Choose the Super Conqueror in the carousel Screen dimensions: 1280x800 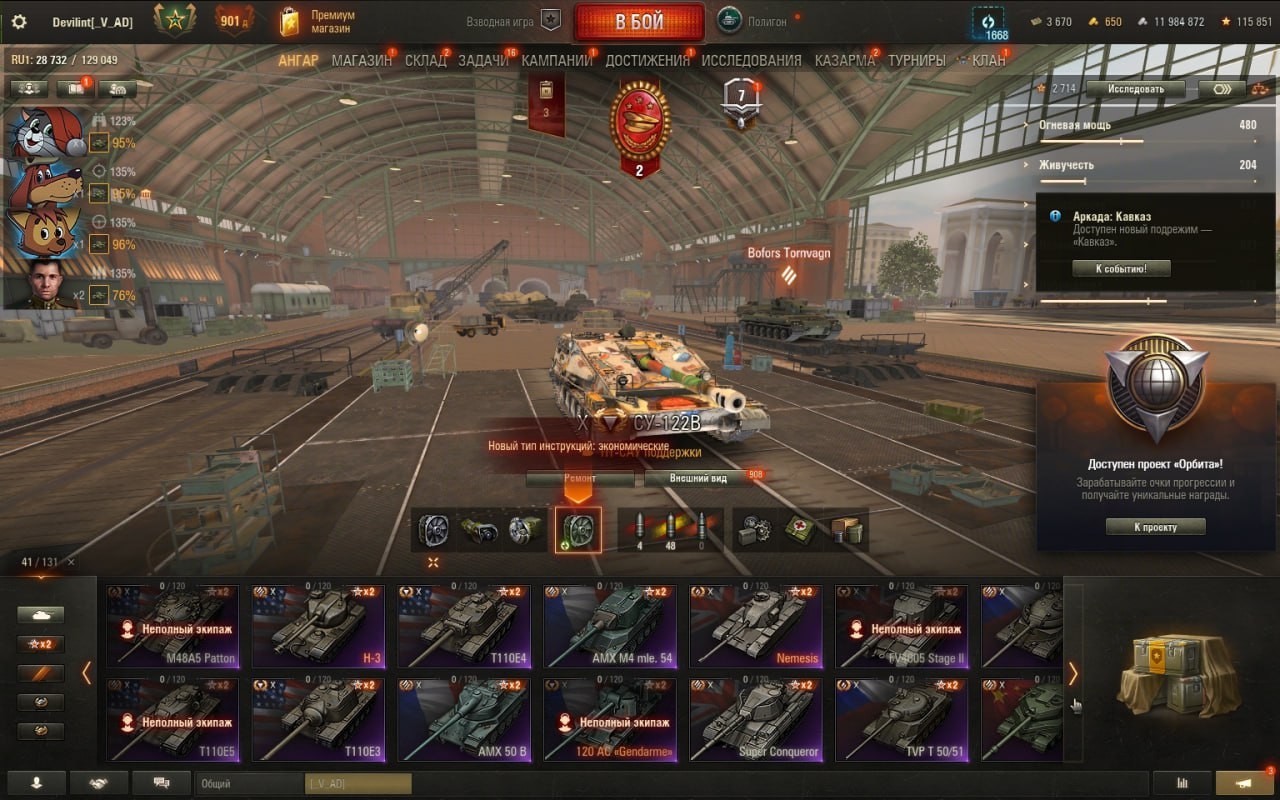click(x=755, y=719)
